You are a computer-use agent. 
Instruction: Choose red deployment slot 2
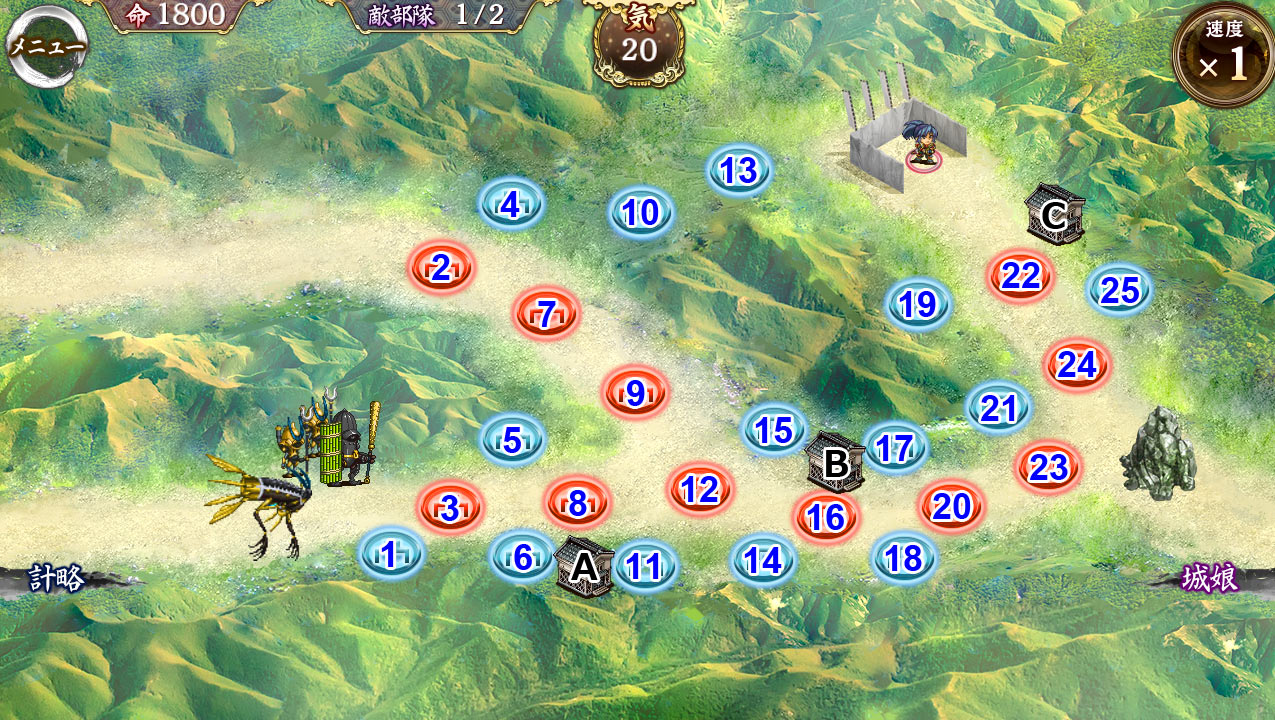tap(440, 268)
